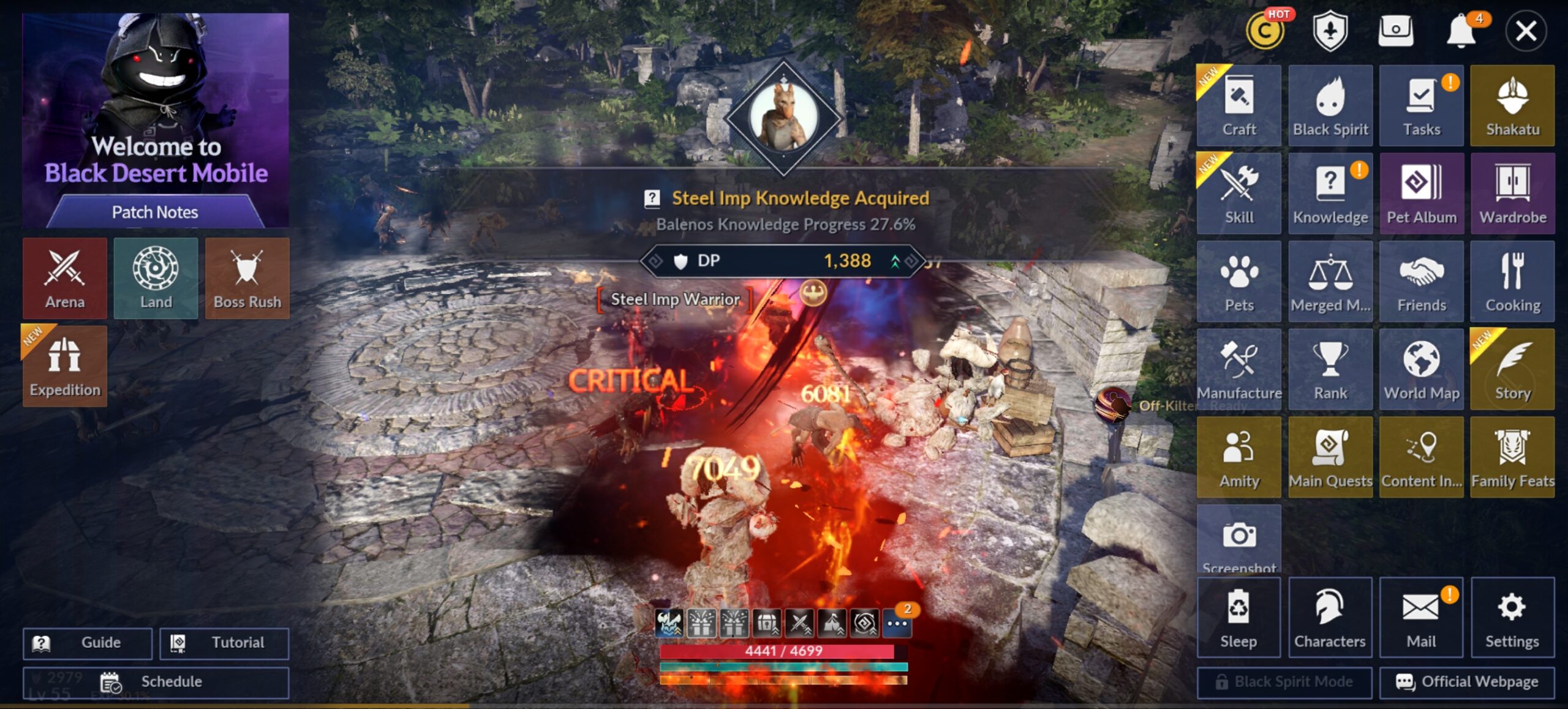Launch the Tutorial section
This screenshot has width=1568, height=709.
[224, 643]
